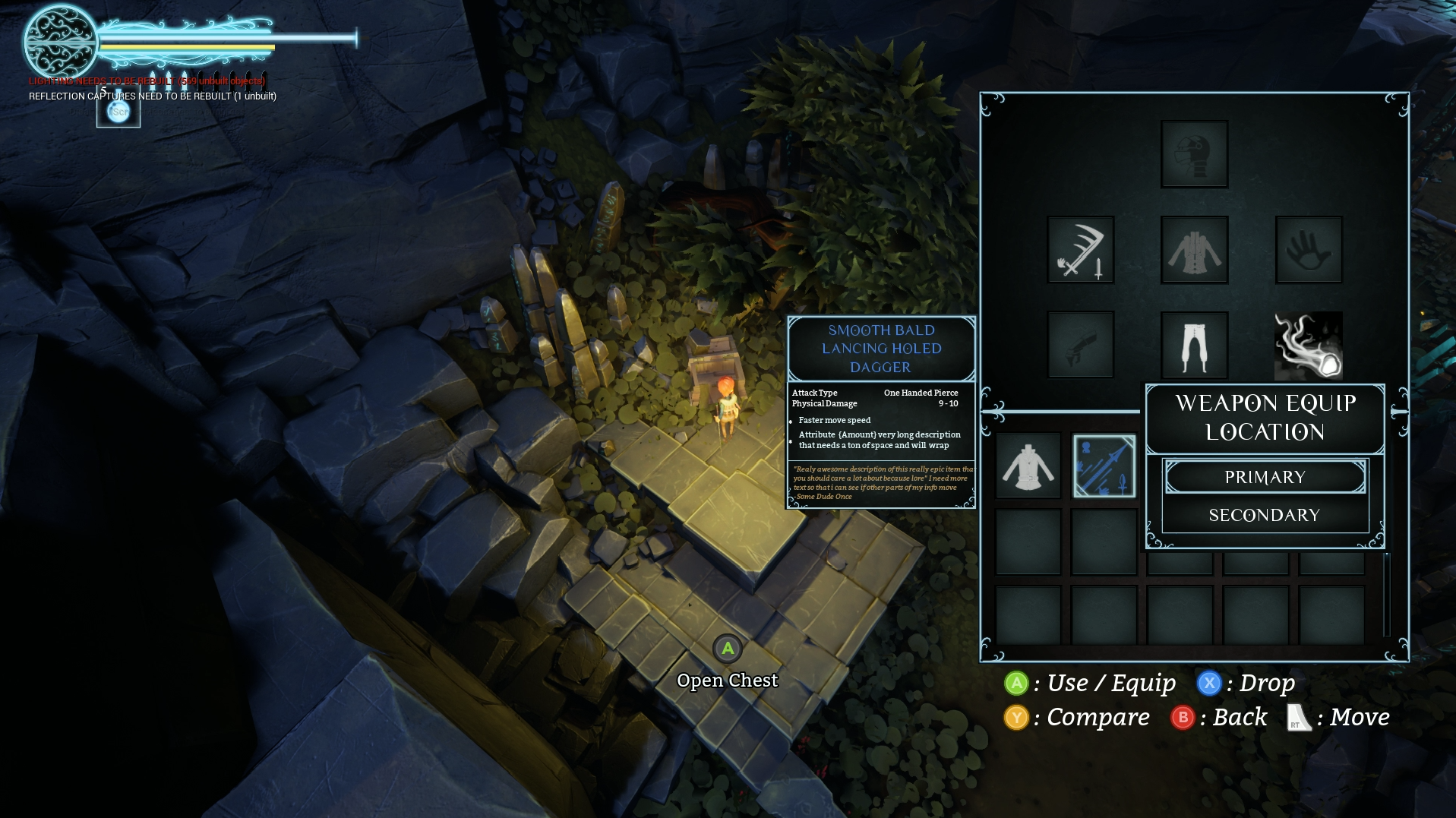Choose Primary as the weapon equip location
The width and height of the screenshot is (1456, 818).
click(x=1265, y=477)
